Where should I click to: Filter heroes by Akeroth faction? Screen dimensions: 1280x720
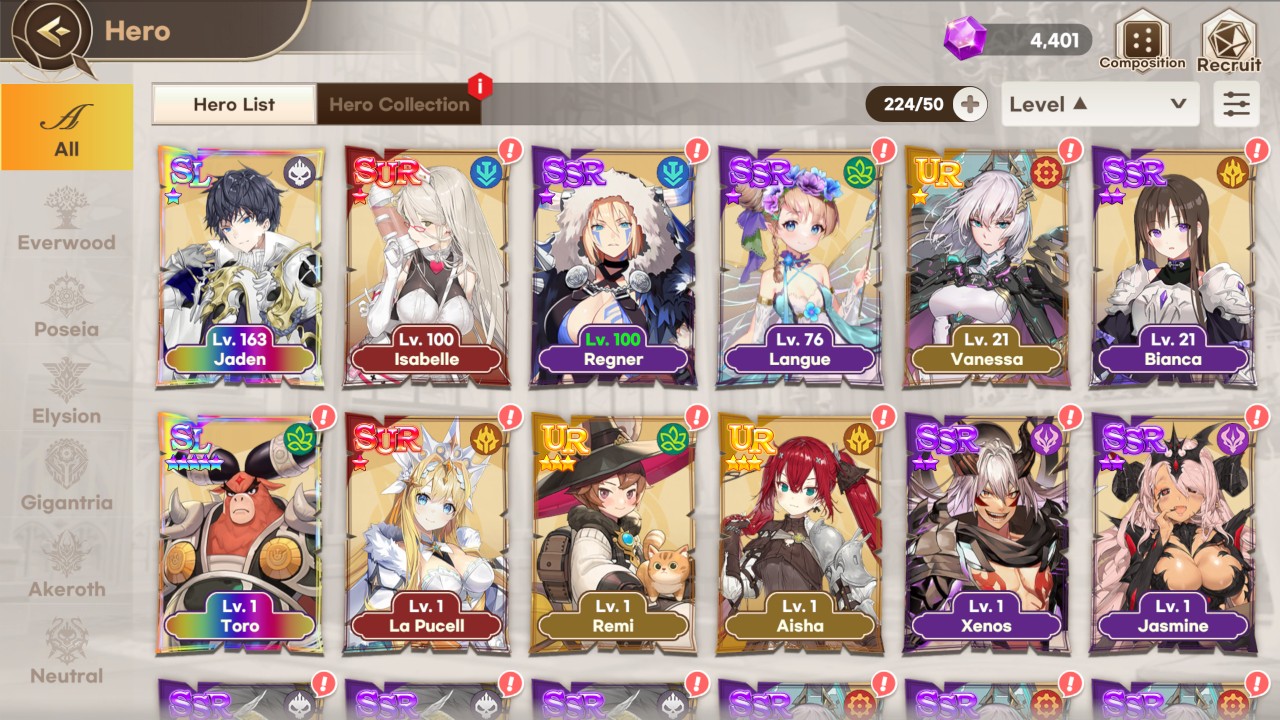(67, 567)
